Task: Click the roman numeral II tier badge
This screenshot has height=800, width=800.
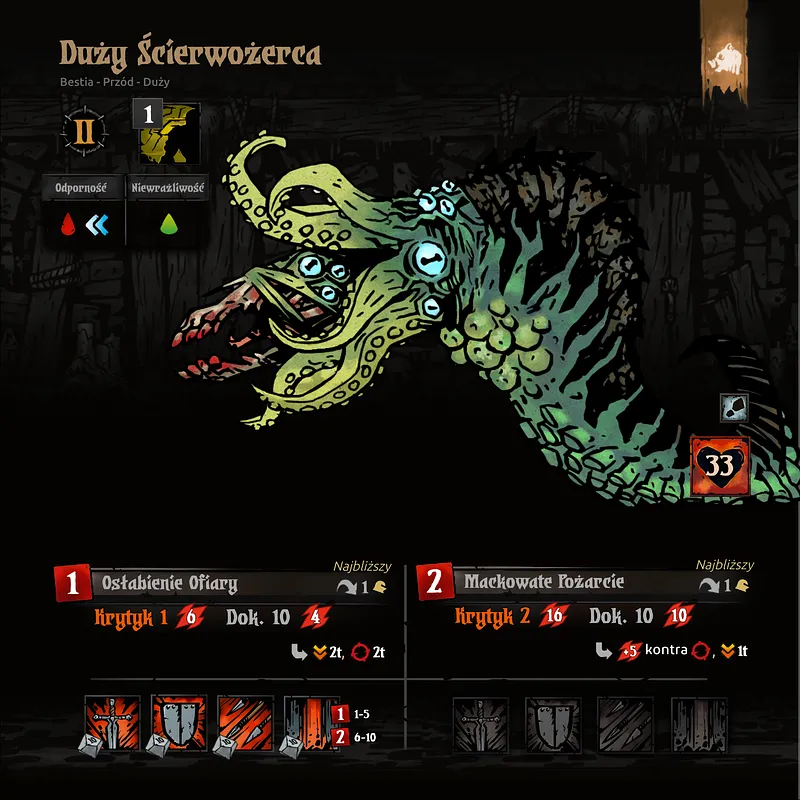Action: tap(84, 131)
